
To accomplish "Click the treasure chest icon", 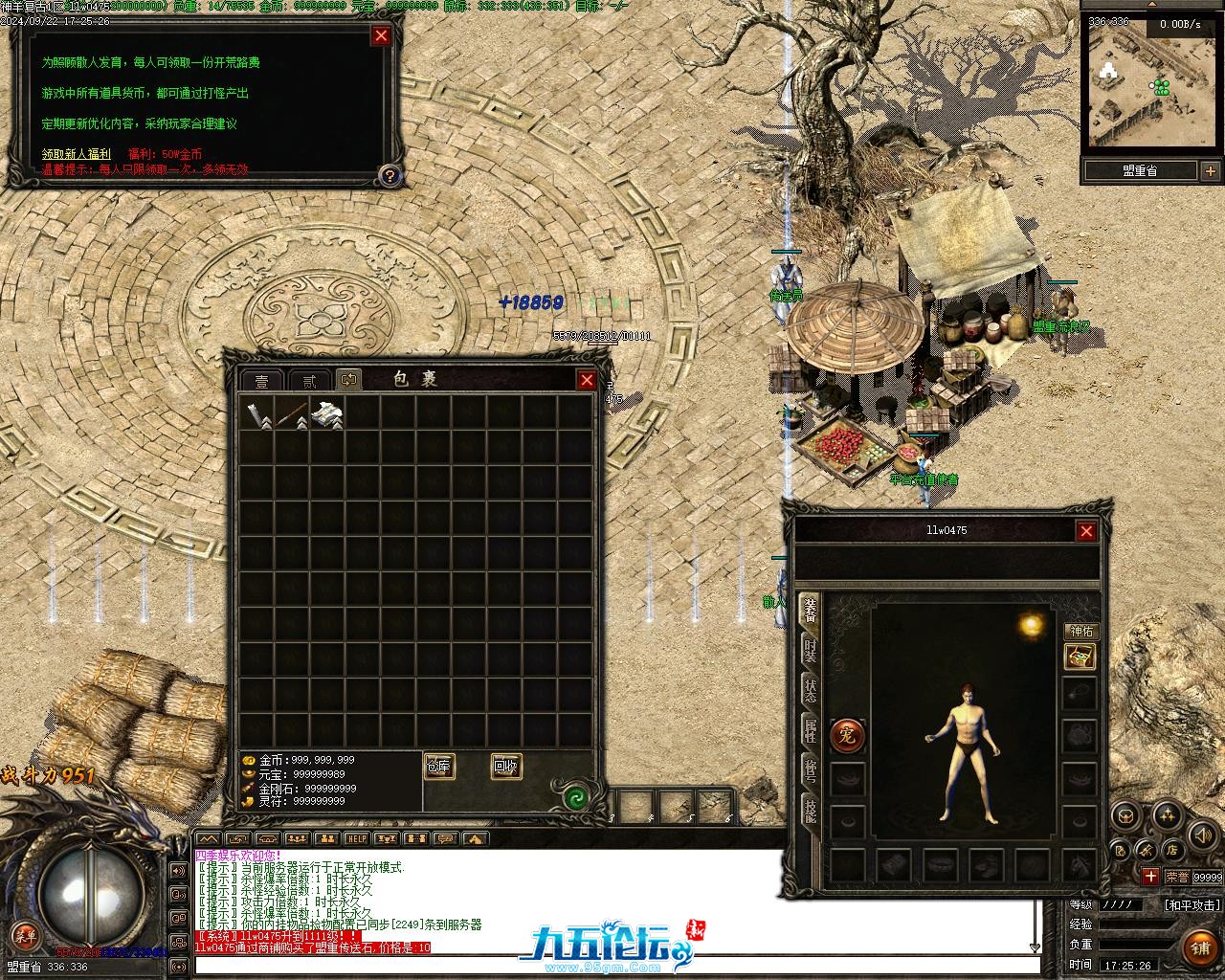I will (1080, 657).
